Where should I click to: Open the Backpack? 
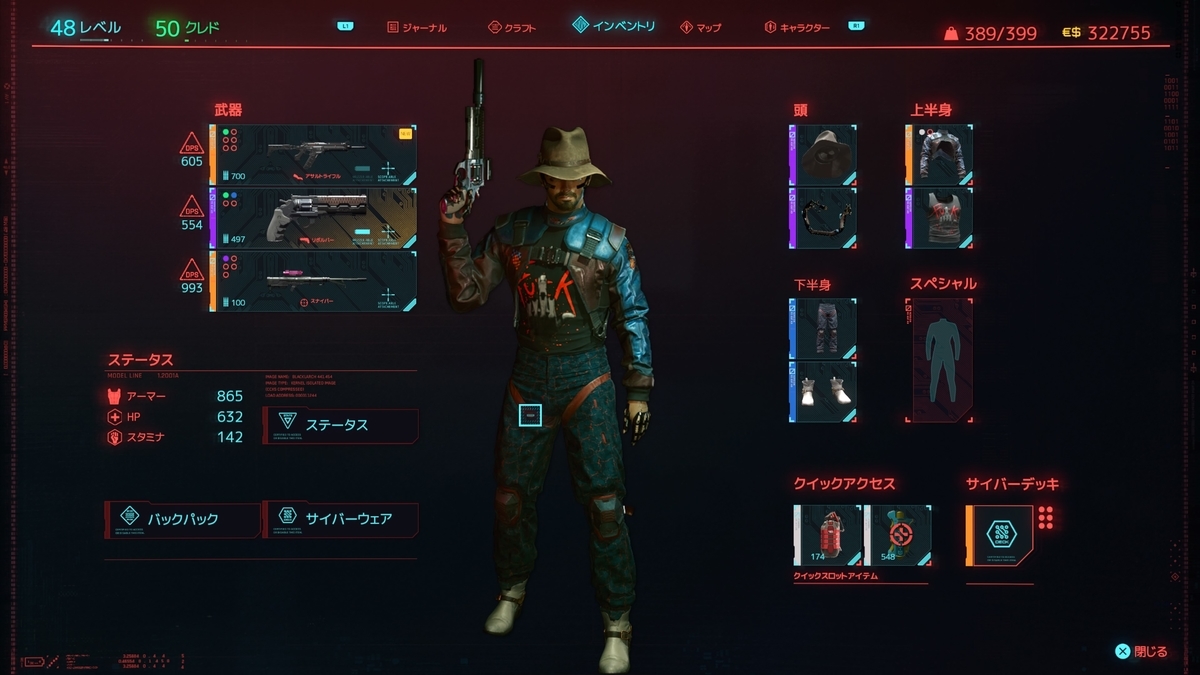[x=182, y=519]
